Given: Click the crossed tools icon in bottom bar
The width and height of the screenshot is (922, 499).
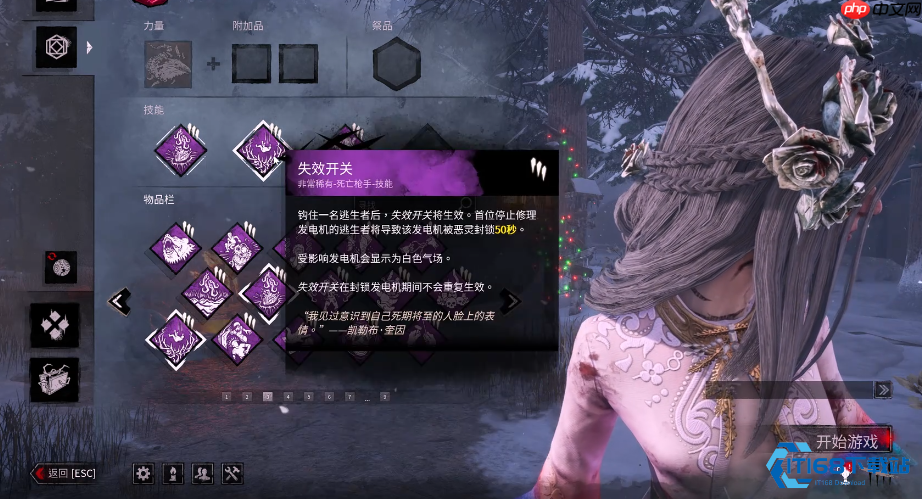Looking at the screenshot, I should (x=231, y=473).
